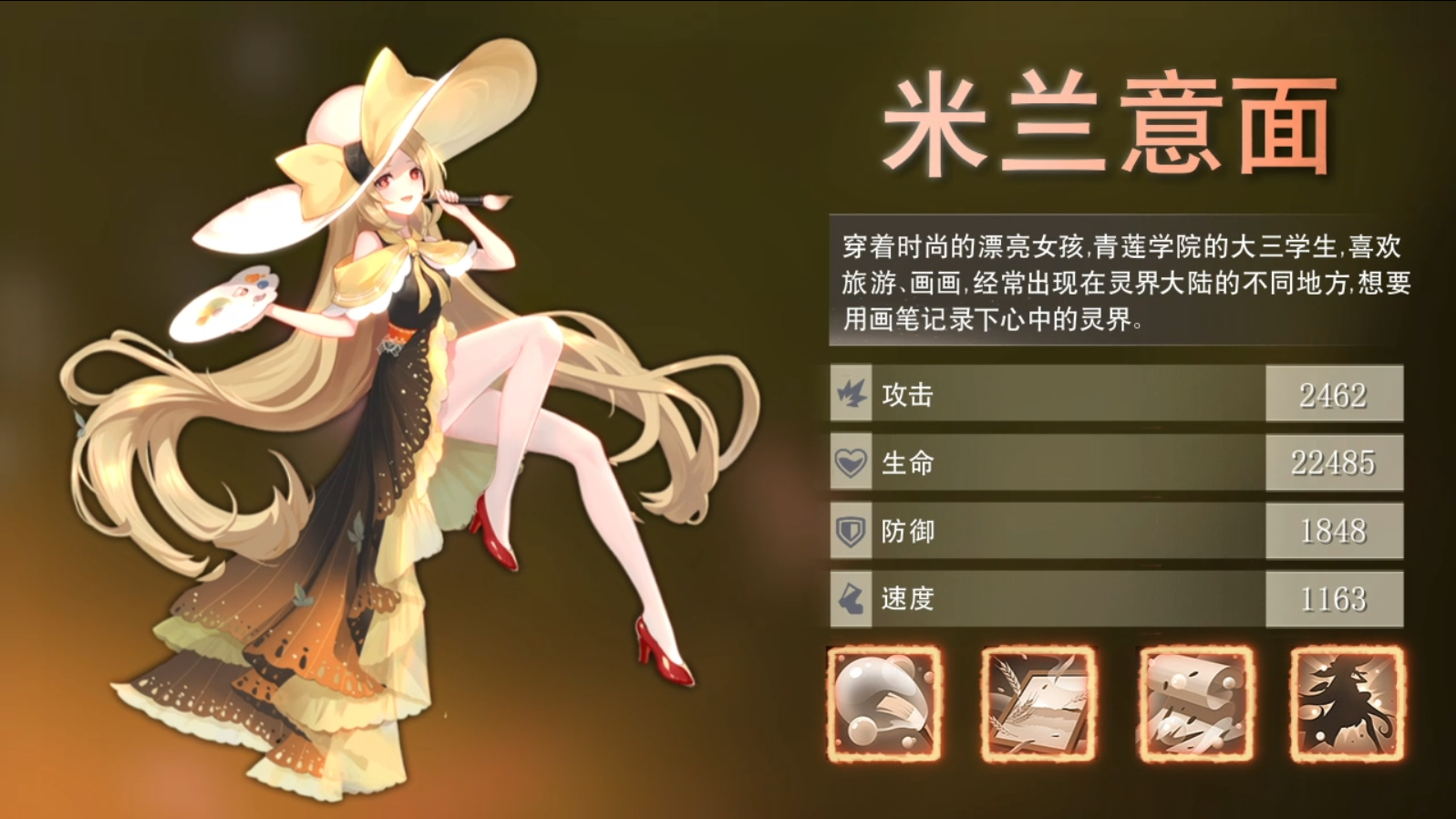
Task: Select the shield icon next to 防御
Action: (851, 531)
